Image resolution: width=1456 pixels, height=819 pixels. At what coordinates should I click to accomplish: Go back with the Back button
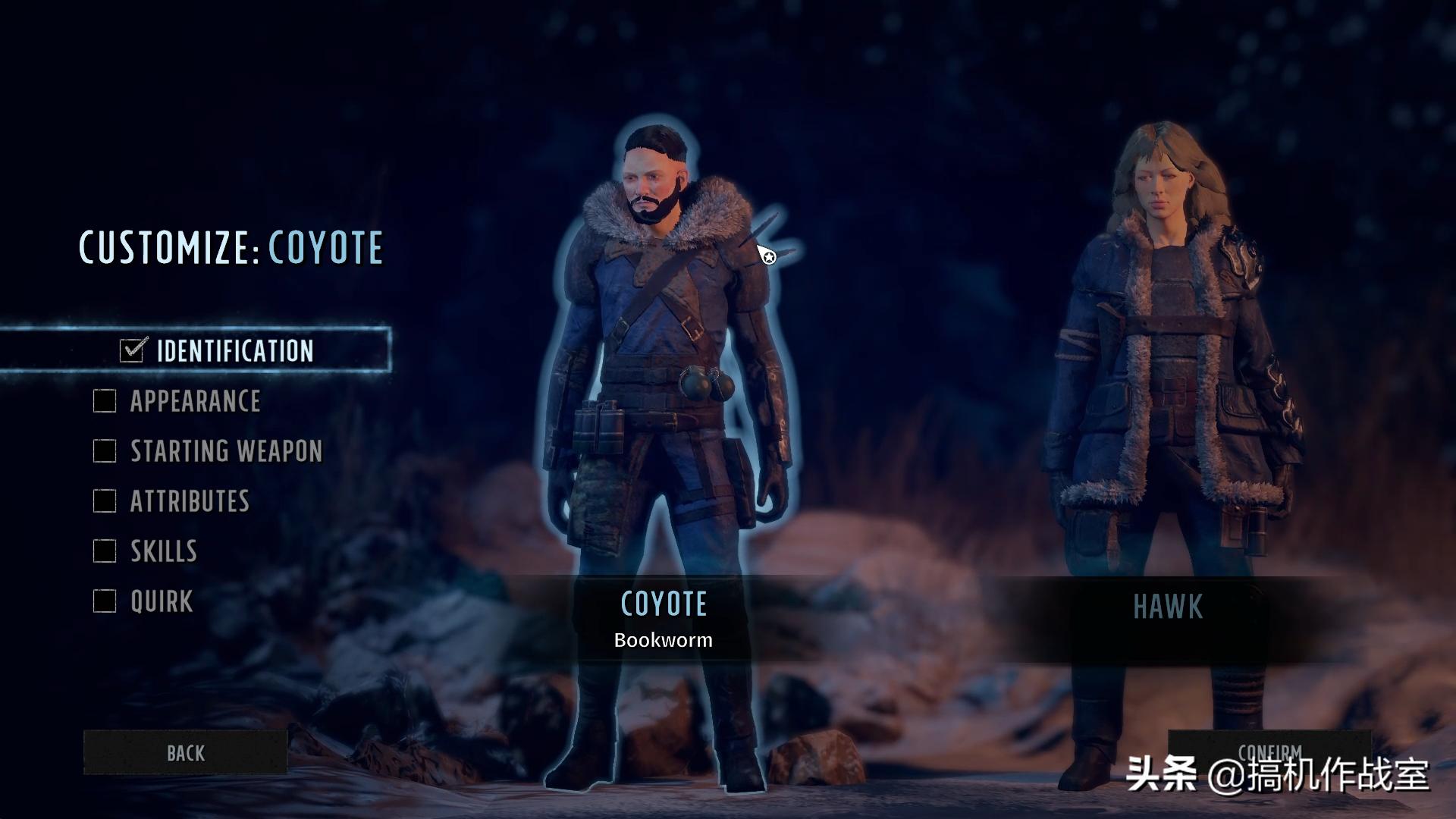(186, 752)
